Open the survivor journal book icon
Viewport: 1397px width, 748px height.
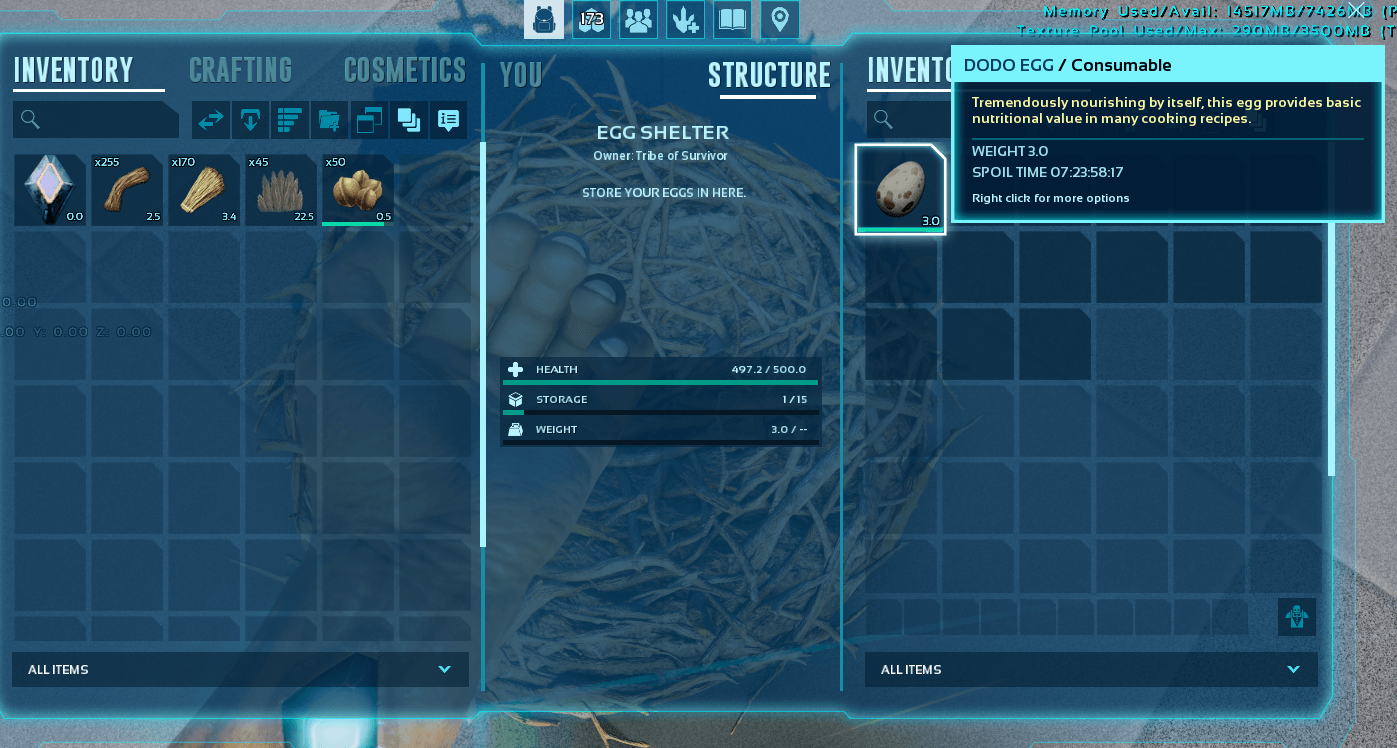[x=732, y=19]
